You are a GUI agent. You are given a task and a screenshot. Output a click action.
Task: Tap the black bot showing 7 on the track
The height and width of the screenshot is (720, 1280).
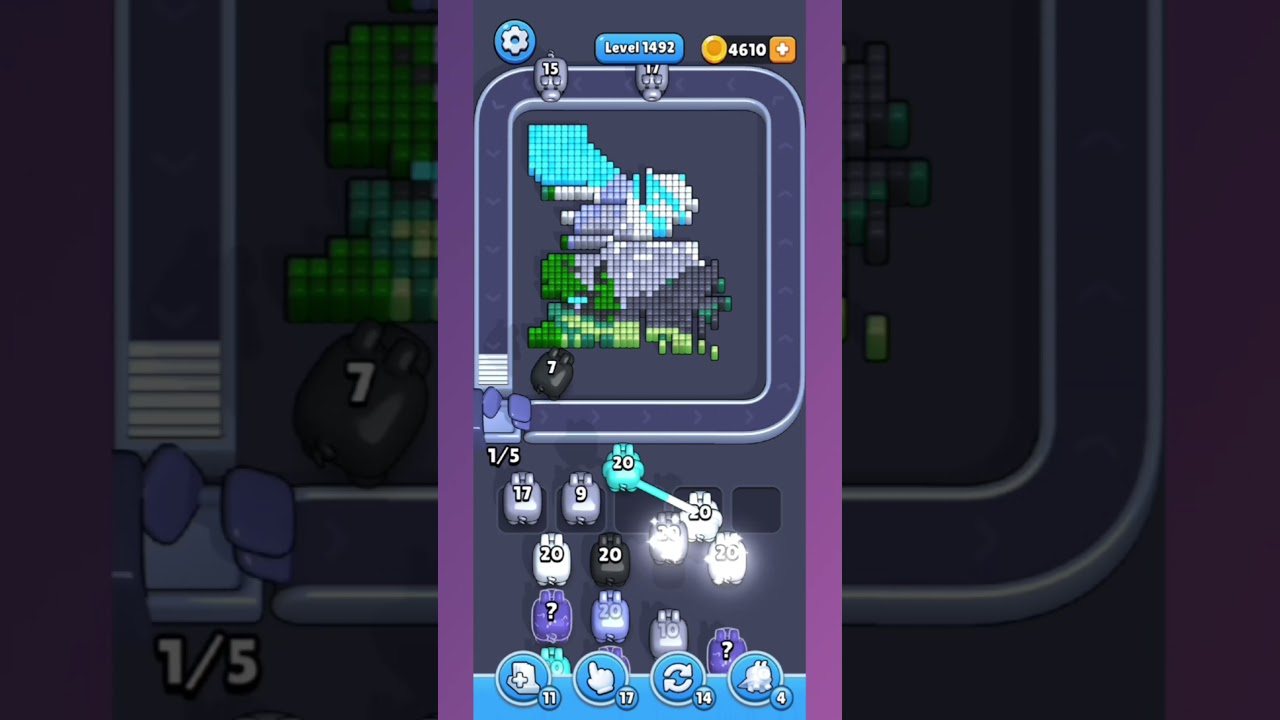(551, 372)
